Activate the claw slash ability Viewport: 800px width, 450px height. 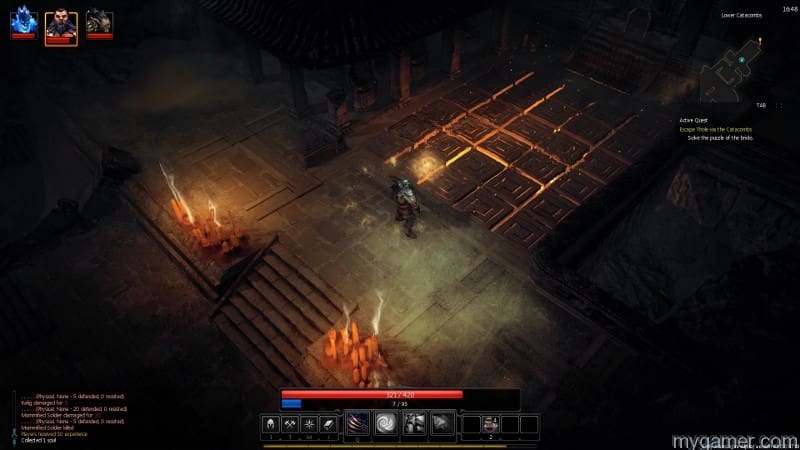(x=358, y=425)
